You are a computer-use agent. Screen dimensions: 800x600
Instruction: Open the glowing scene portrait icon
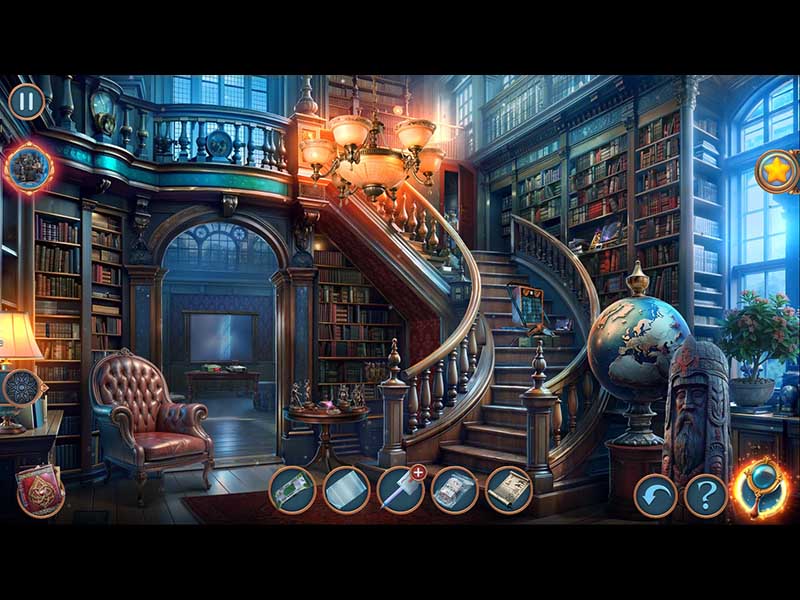coord(28,166)
